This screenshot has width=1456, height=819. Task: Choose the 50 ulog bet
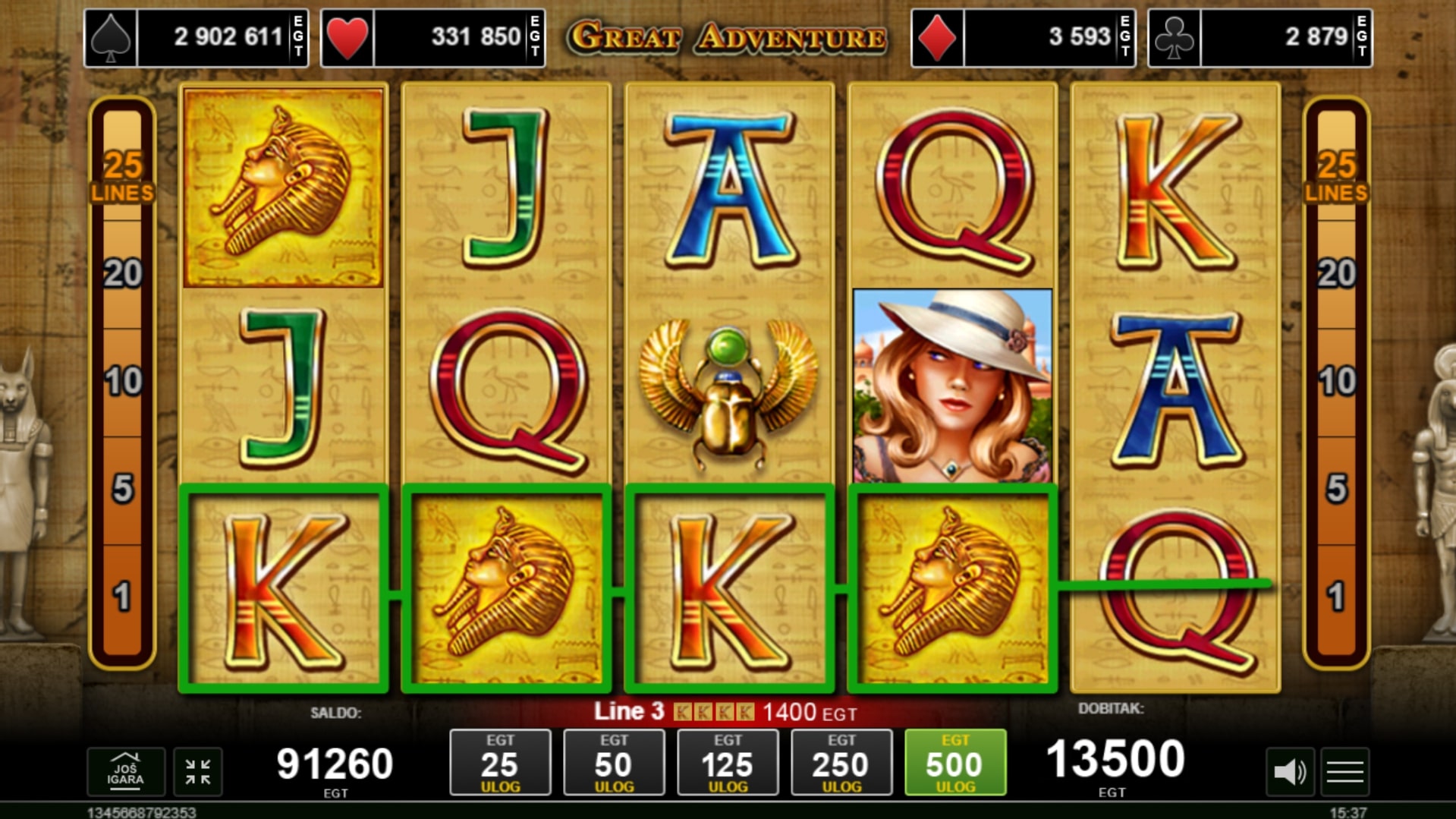pos(614,762)
